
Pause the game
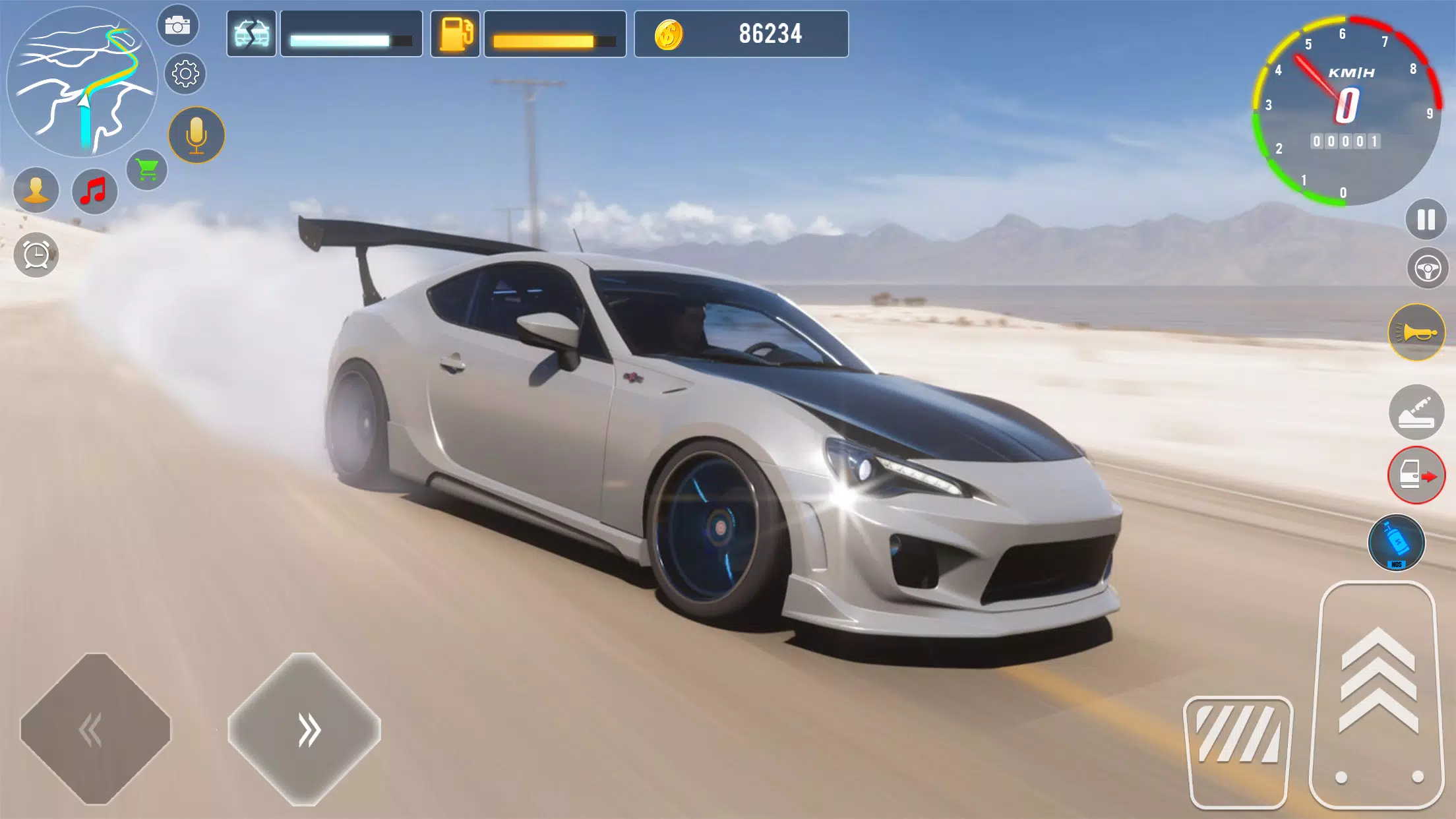pyautogui.click(x=1426, y=220)
